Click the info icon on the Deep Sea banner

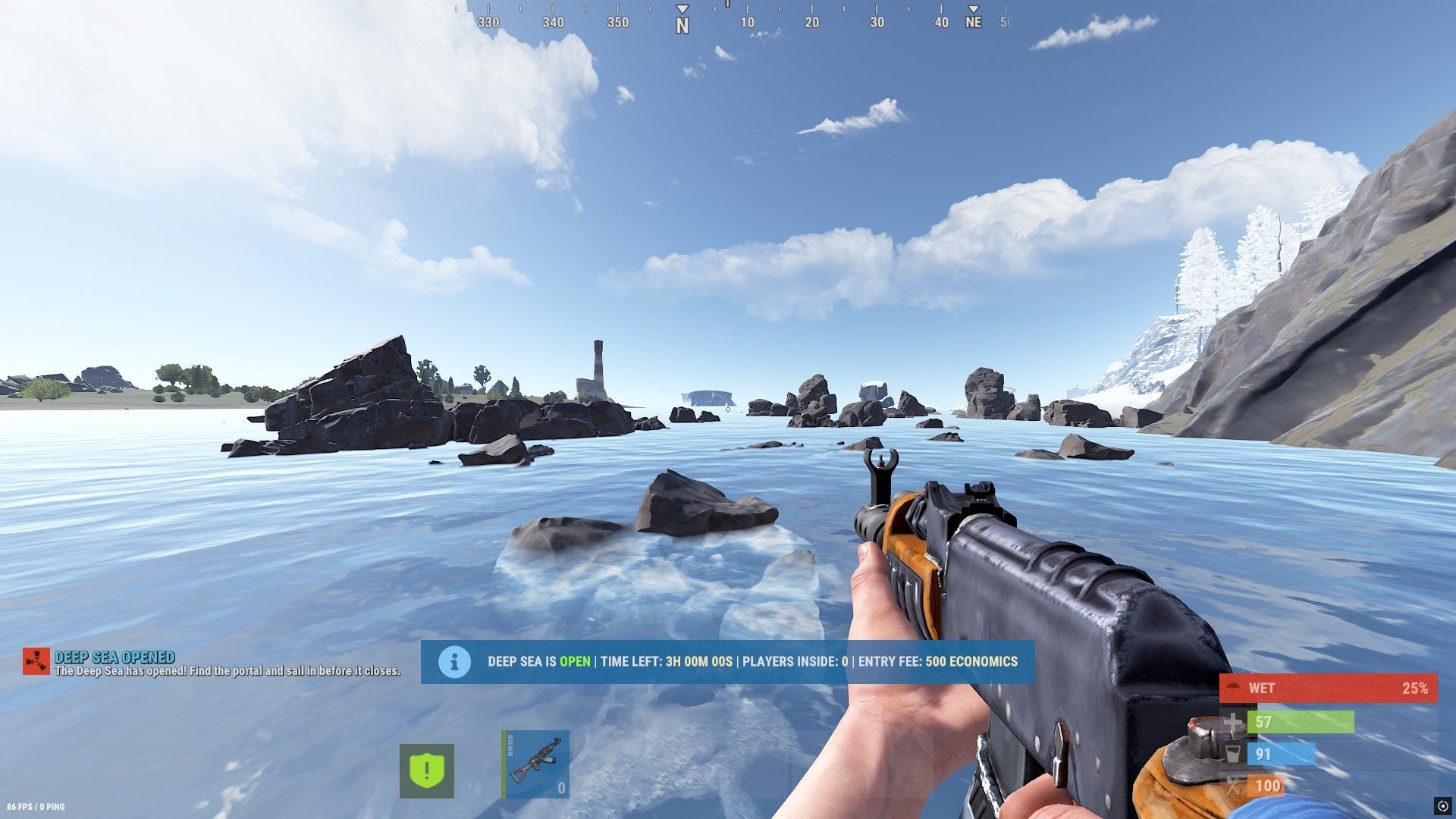(454, 662)
